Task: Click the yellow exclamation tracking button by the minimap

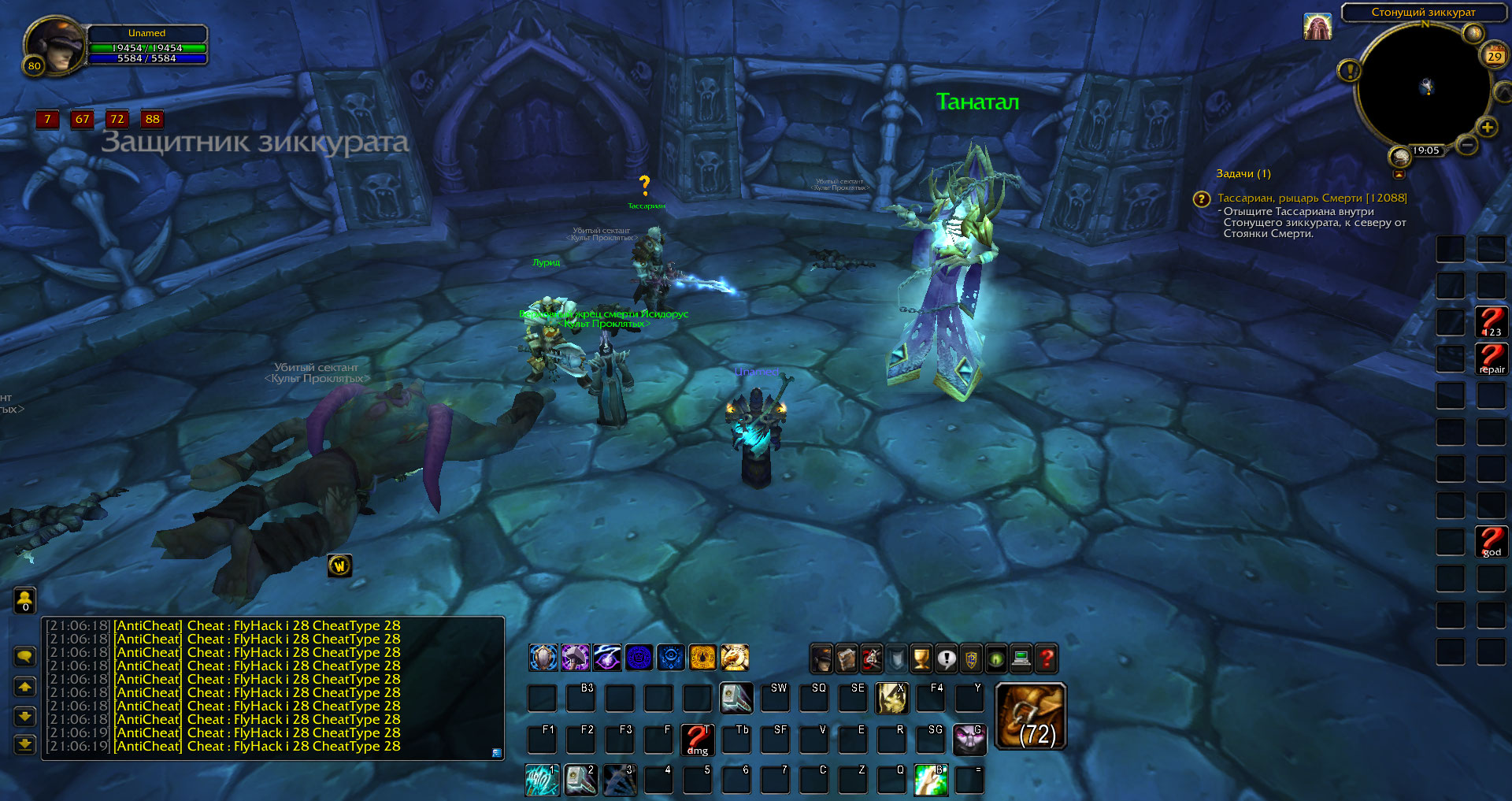Action: click(x=1349, y=71)
